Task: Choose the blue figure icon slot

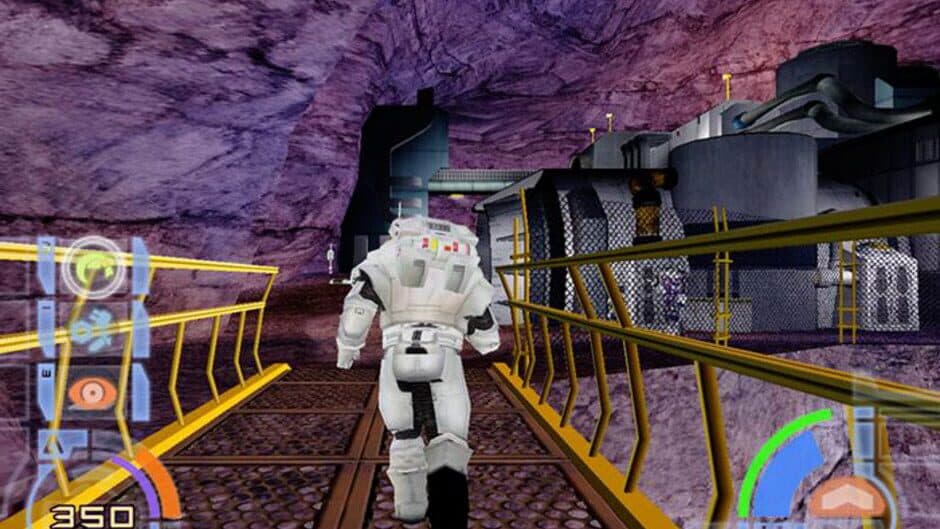Action: tap(93, 327)
